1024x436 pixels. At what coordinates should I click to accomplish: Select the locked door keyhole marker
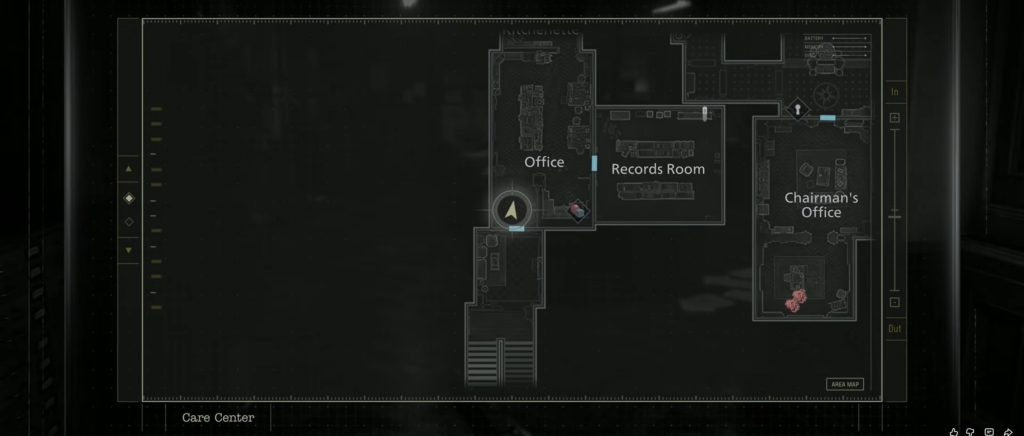[797, 110]
